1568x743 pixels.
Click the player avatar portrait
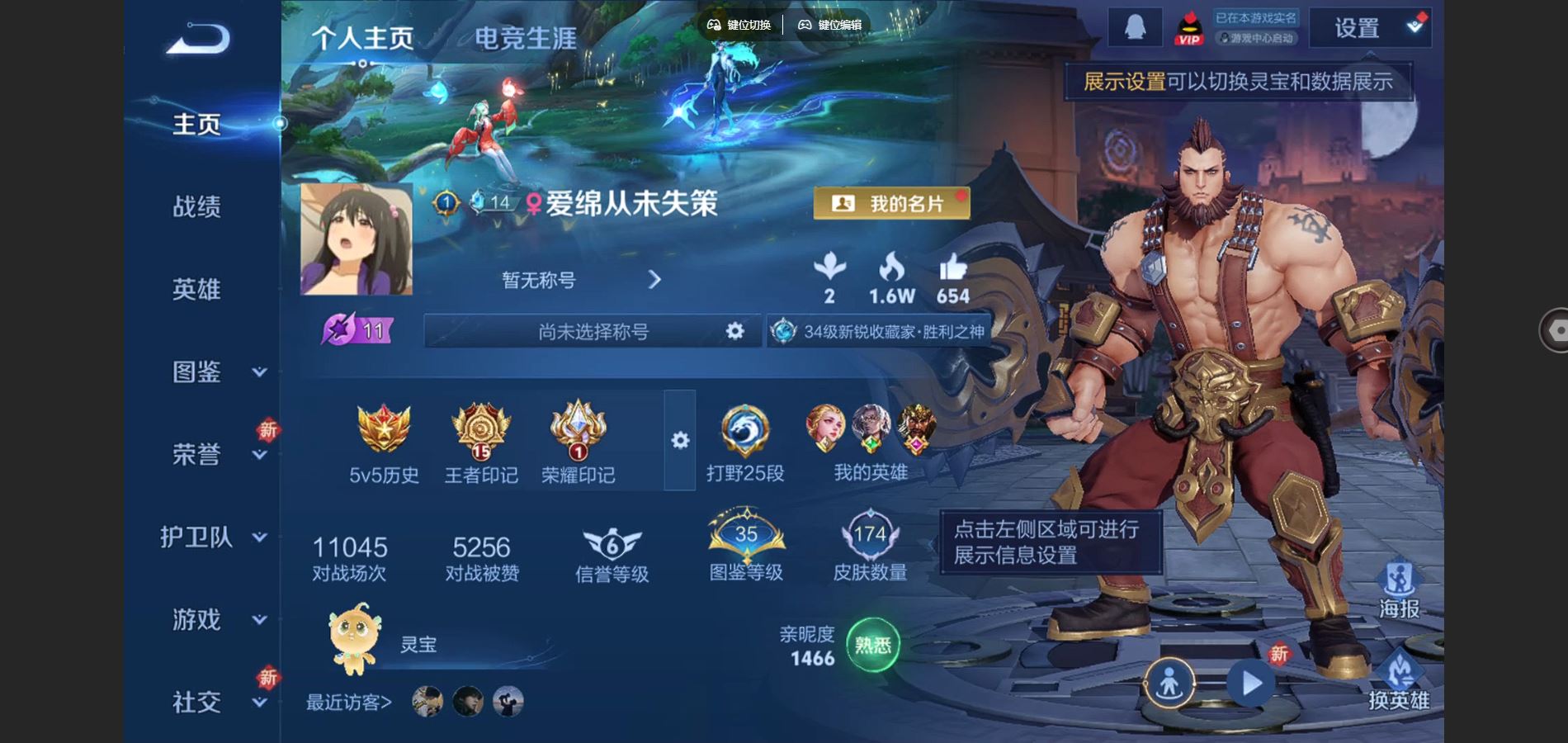click(357, 239)
